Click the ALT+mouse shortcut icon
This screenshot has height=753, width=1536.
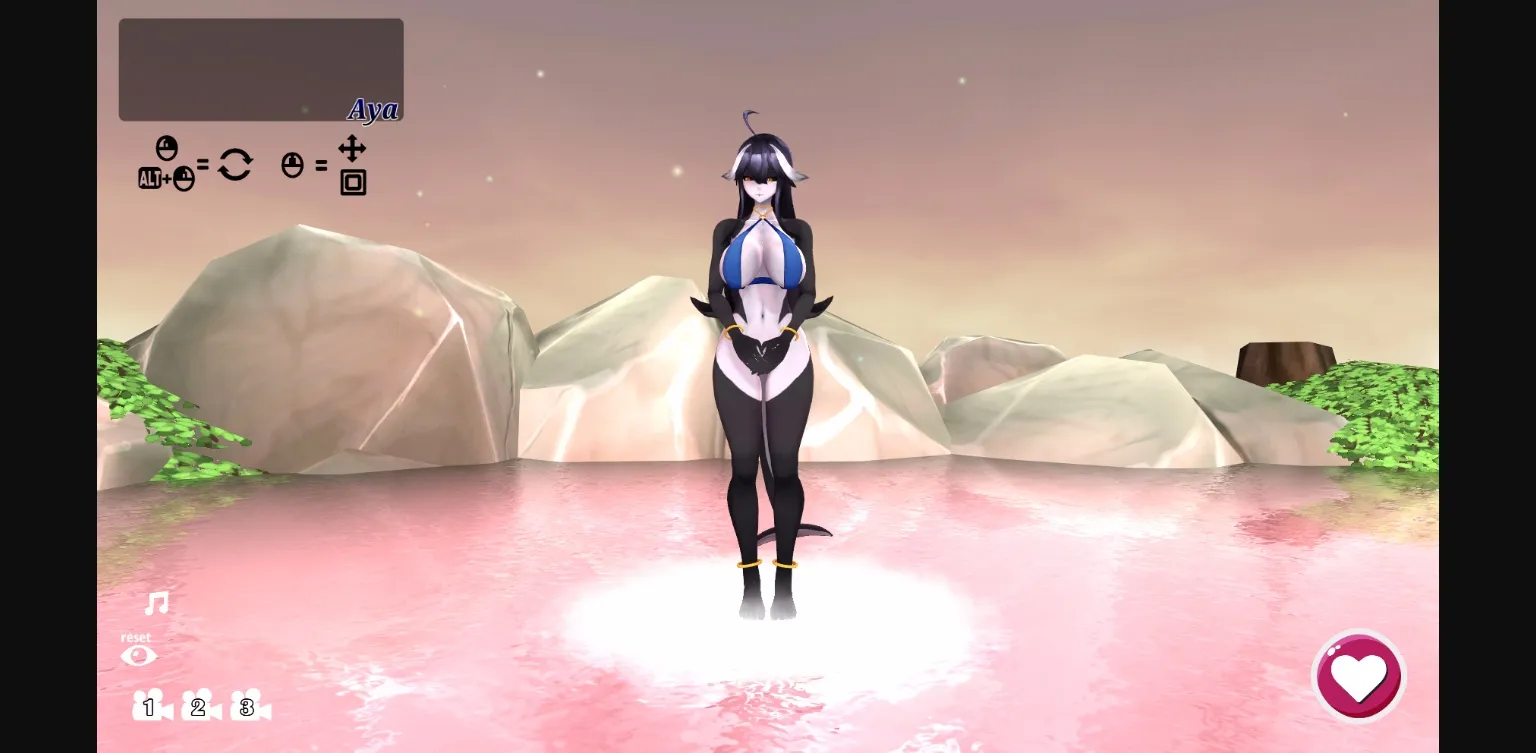[166, 177]
